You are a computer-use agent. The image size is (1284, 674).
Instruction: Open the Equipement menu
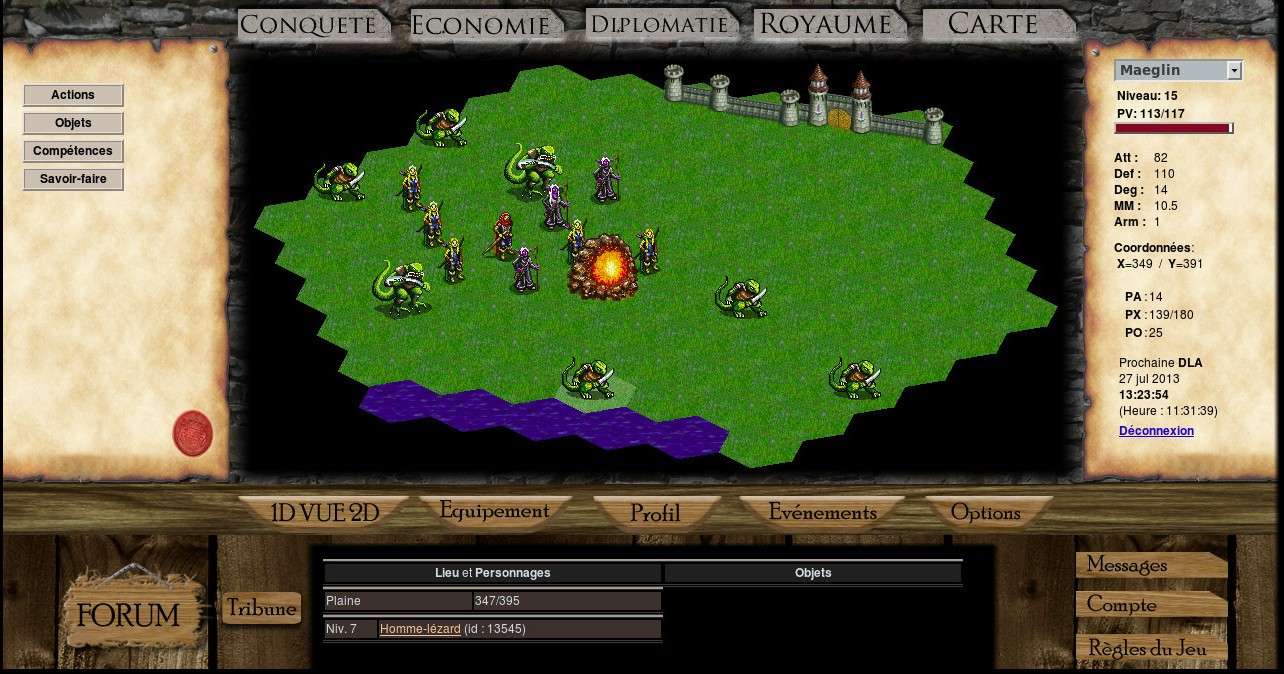[494, 511]
